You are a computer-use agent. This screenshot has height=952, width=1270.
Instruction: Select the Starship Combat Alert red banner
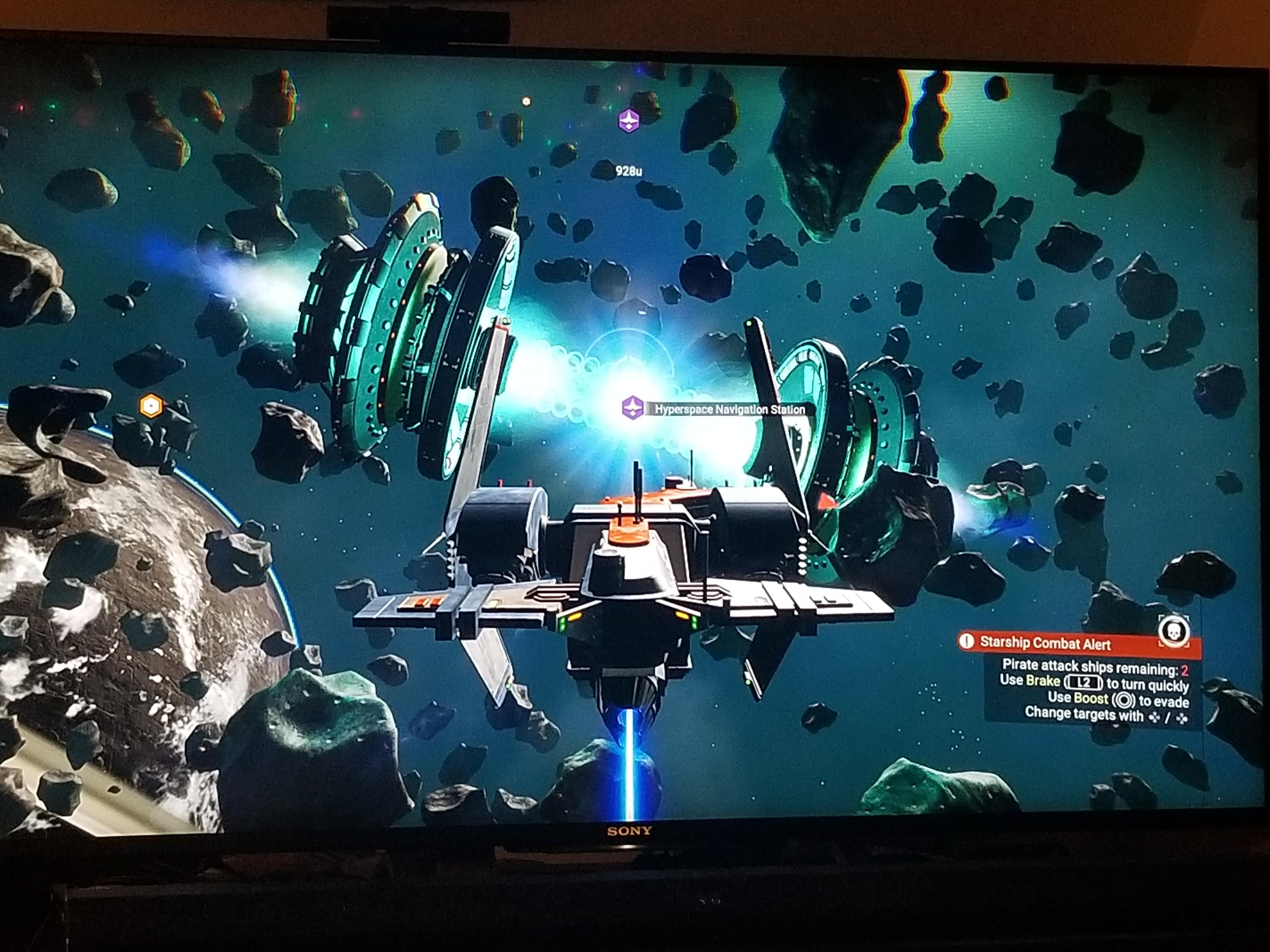point(1062,643)
